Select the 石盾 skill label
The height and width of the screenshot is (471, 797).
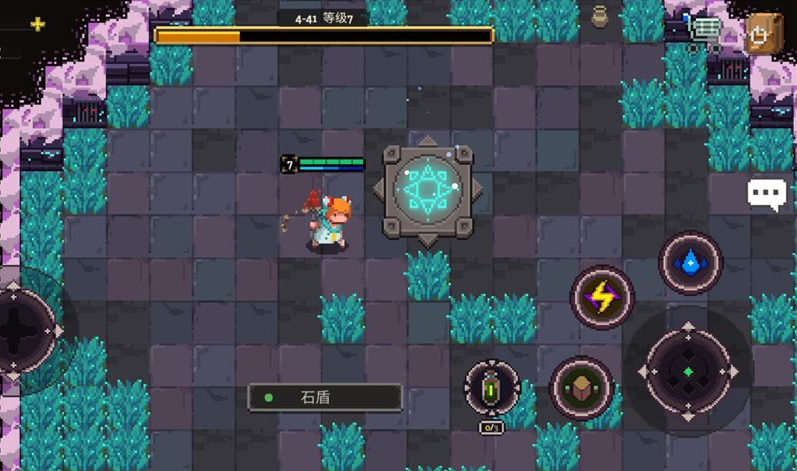(x=325, y=397)
